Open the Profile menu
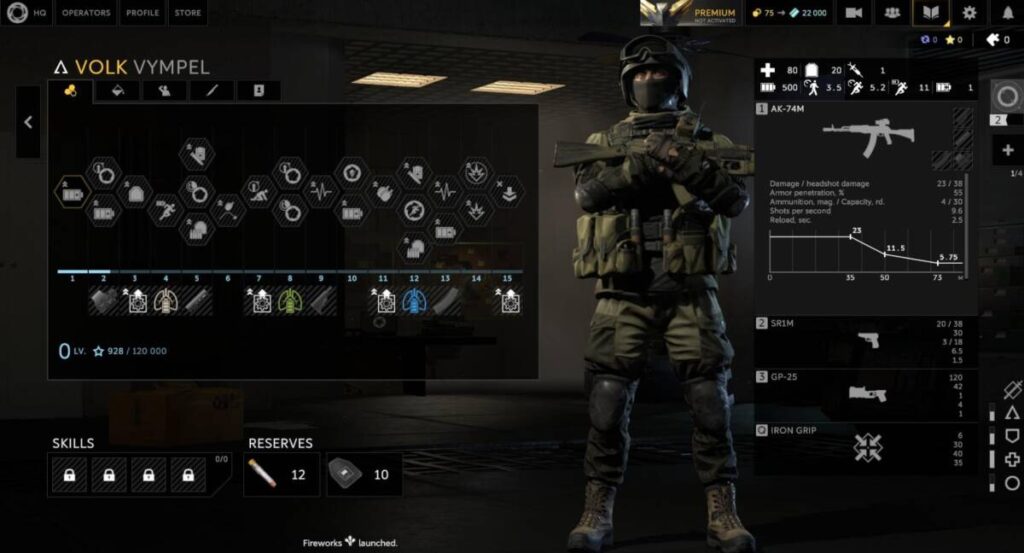The image size is (1024, 553). coord(142,13)
